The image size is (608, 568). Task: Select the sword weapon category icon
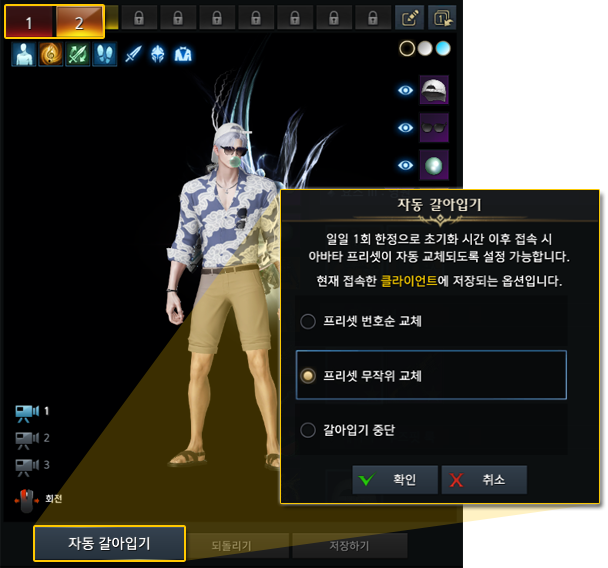(132, 55)
